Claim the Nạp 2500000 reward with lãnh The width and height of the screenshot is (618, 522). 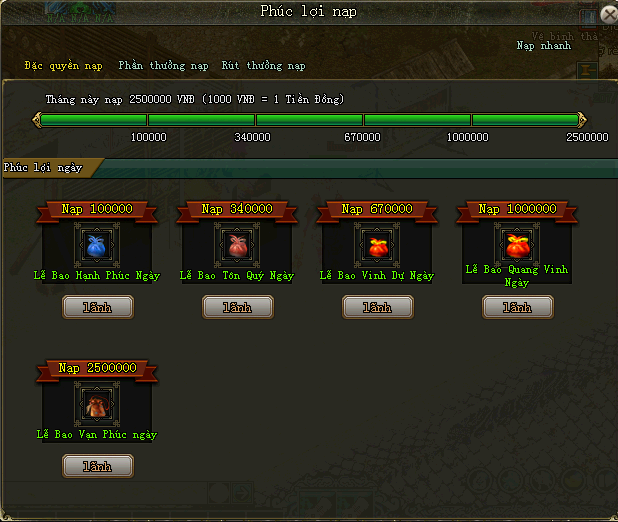[x=97, y=466]
